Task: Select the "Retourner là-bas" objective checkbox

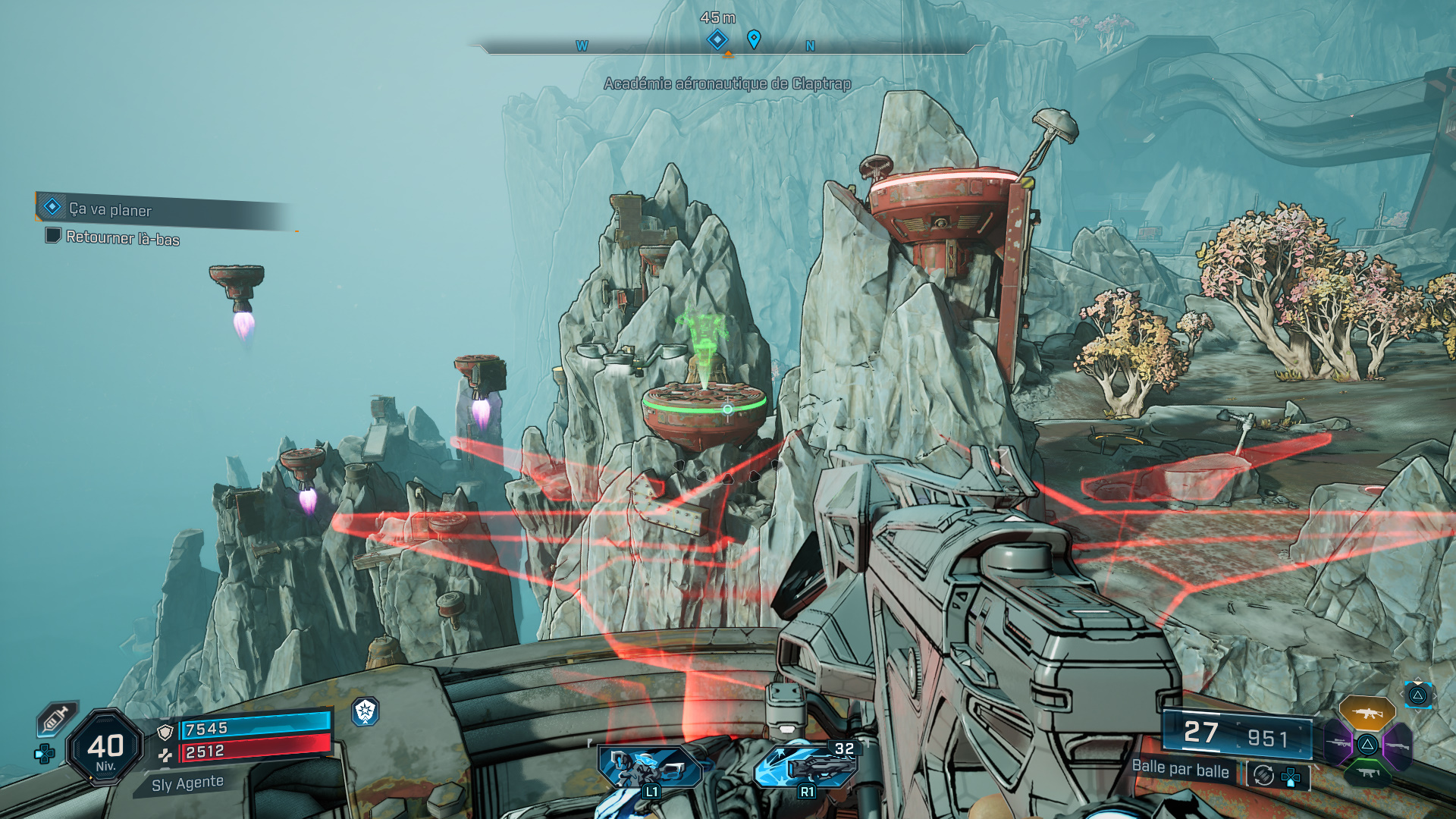Action: (53, 236)
